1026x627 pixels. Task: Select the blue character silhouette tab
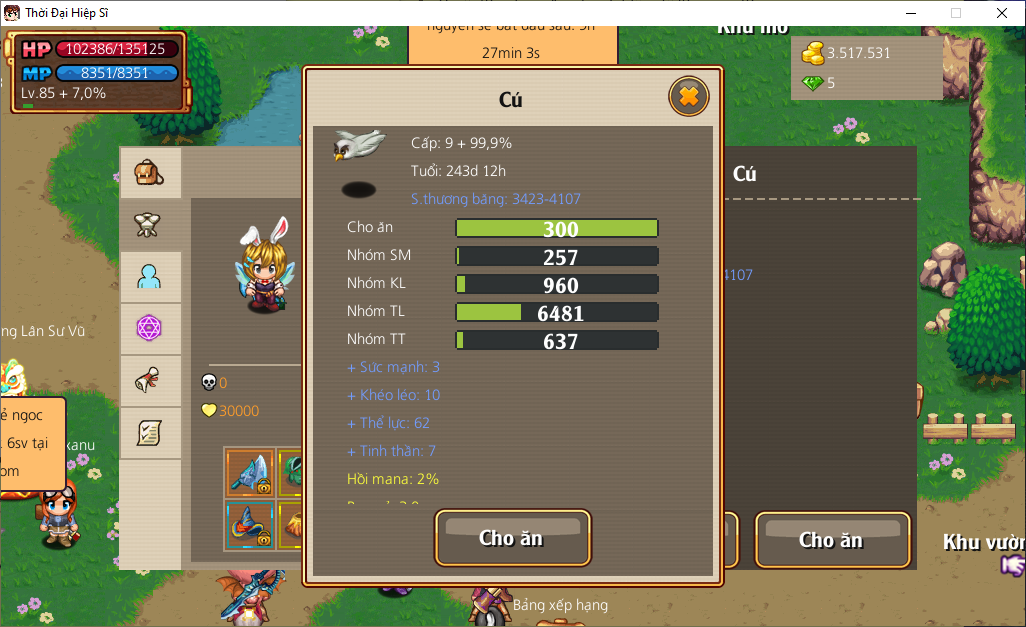(x=150, y=277)
